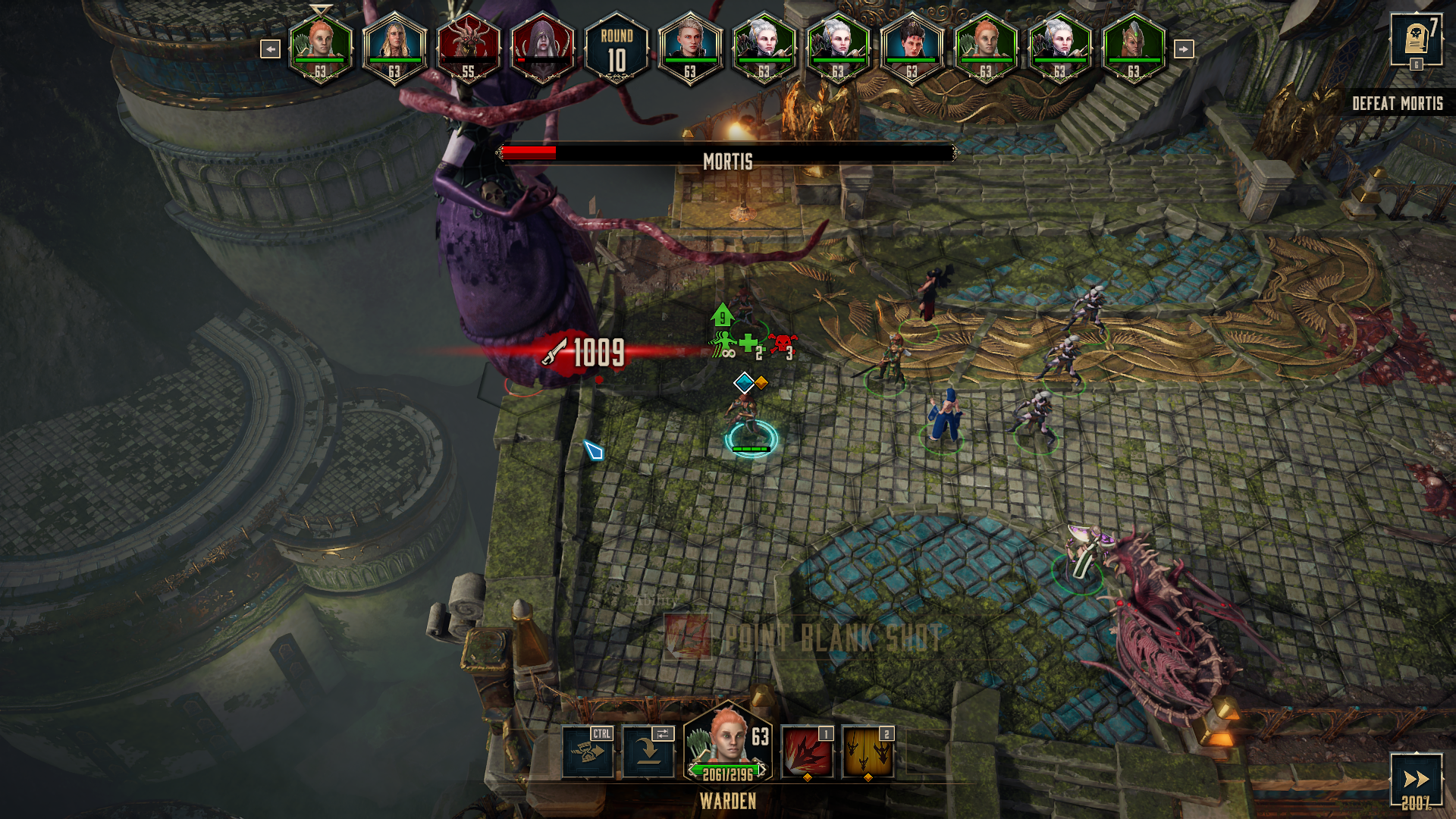Activate the defend downward-arrow action button
The width and height of the screenshot is (1456, 819).
coord(648,752)
